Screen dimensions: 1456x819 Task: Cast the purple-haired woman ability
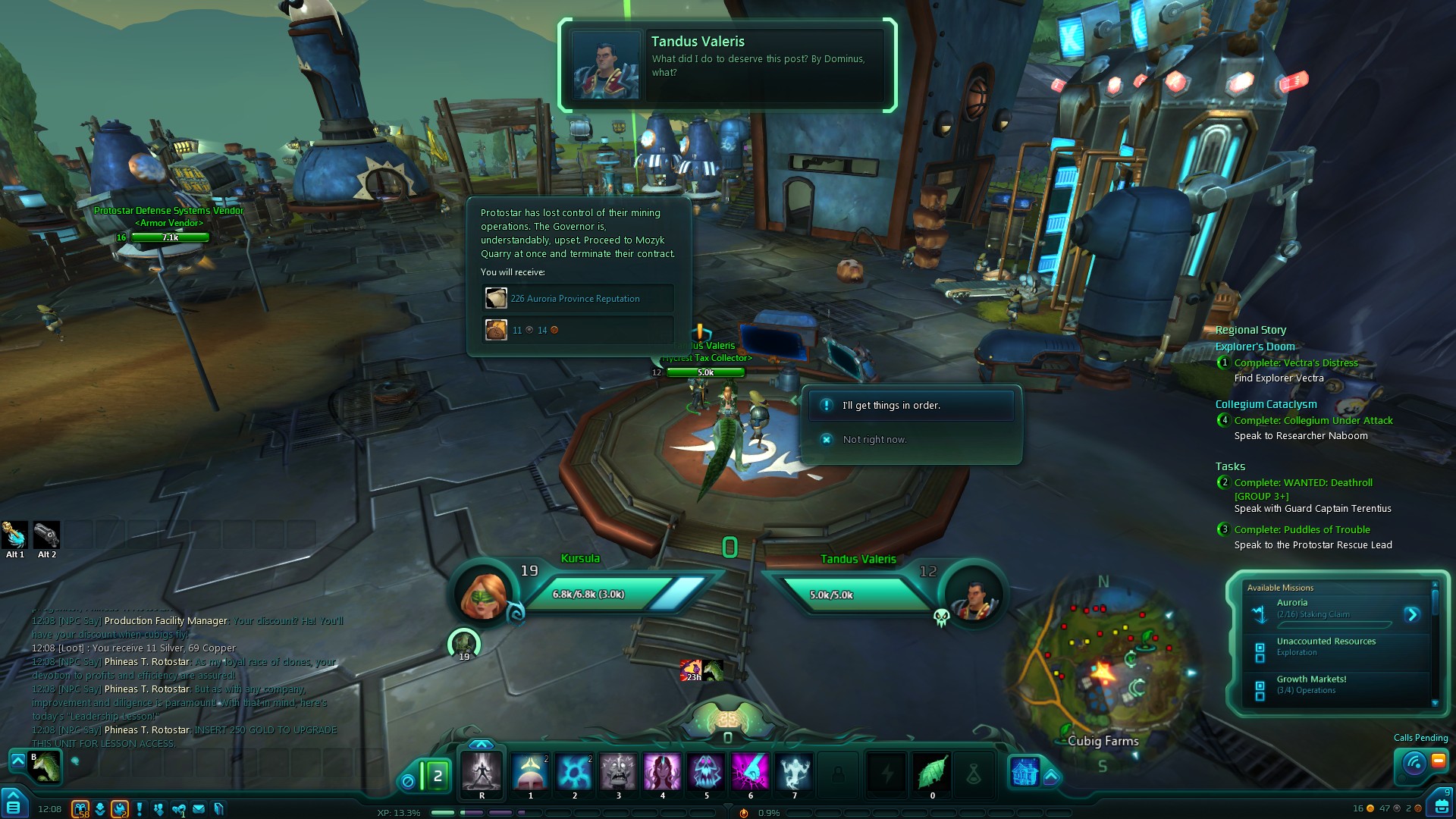pyautogui.click(x=662, y=772)
